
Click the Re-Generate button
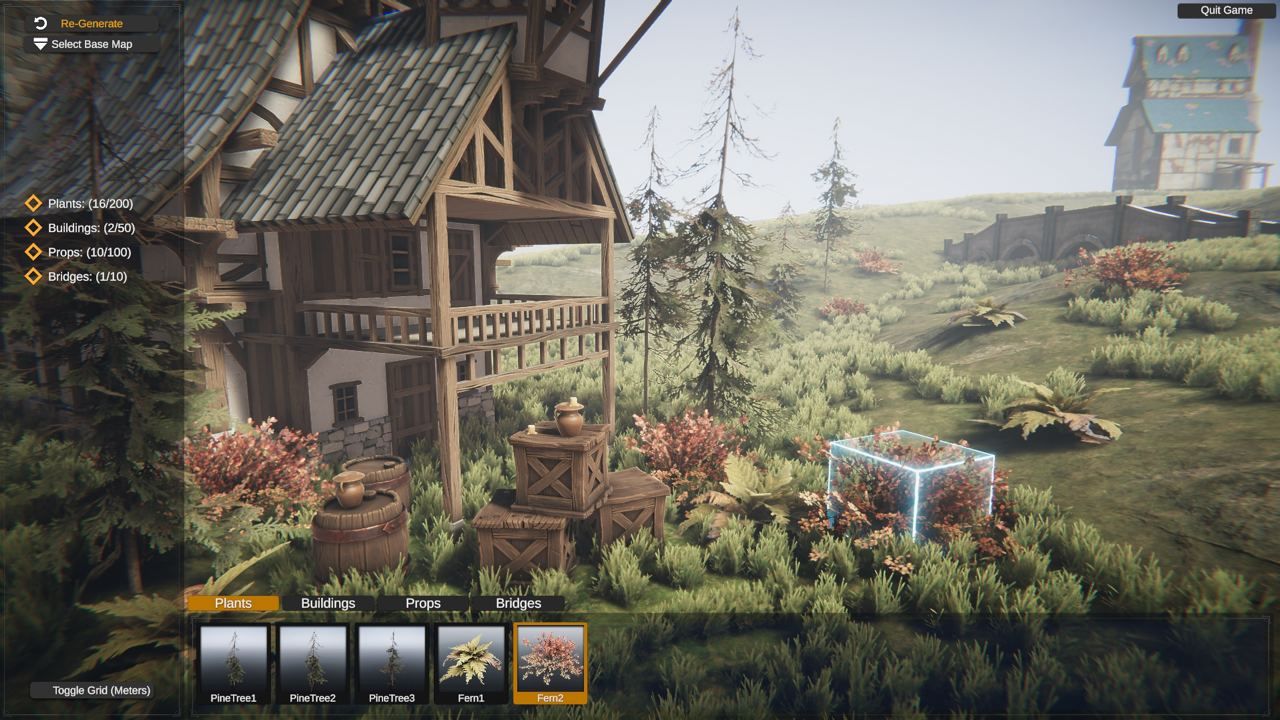91,23
